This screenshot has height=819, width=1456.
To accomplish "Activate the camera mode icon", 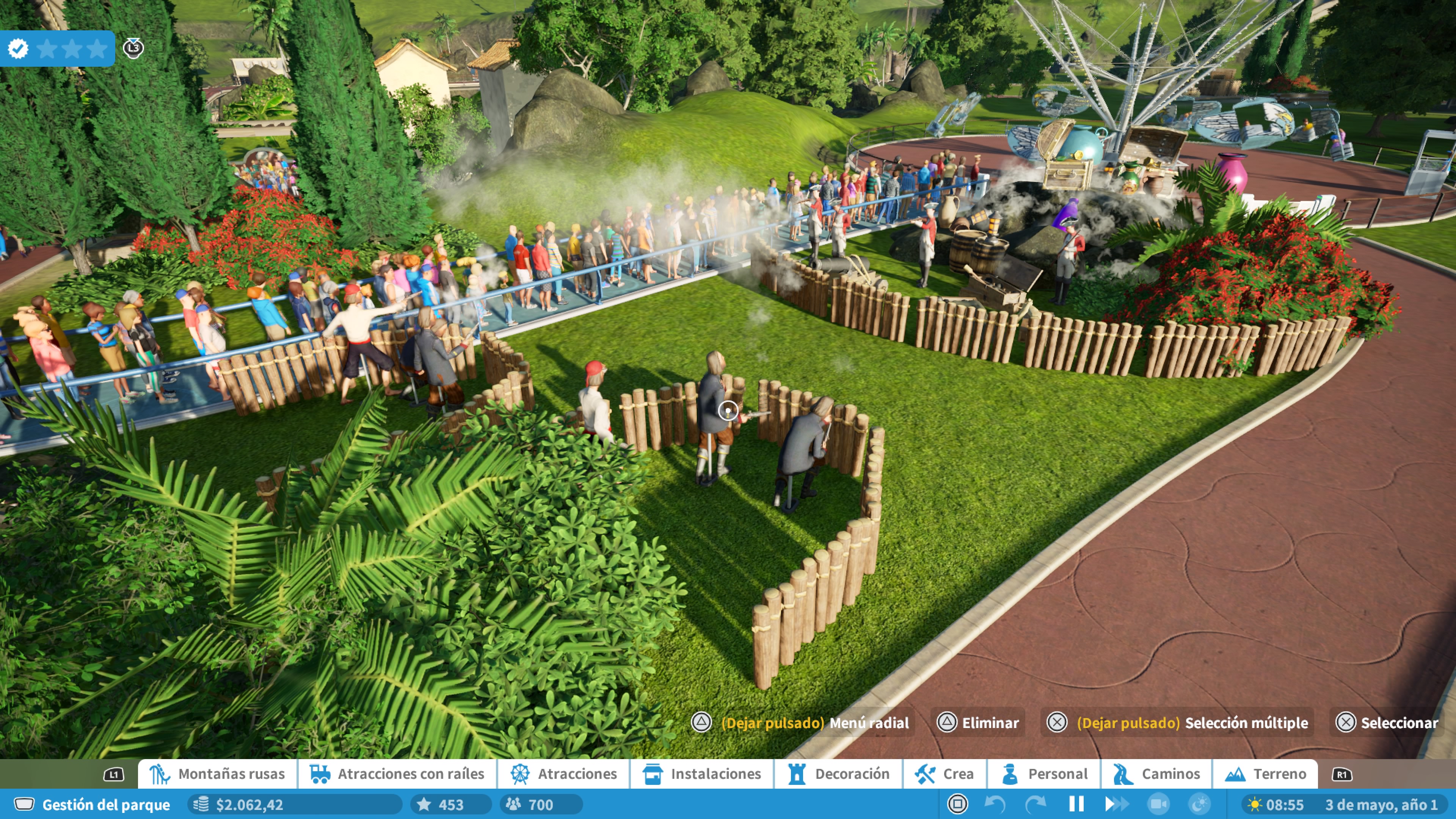I will coord(1158,804).
